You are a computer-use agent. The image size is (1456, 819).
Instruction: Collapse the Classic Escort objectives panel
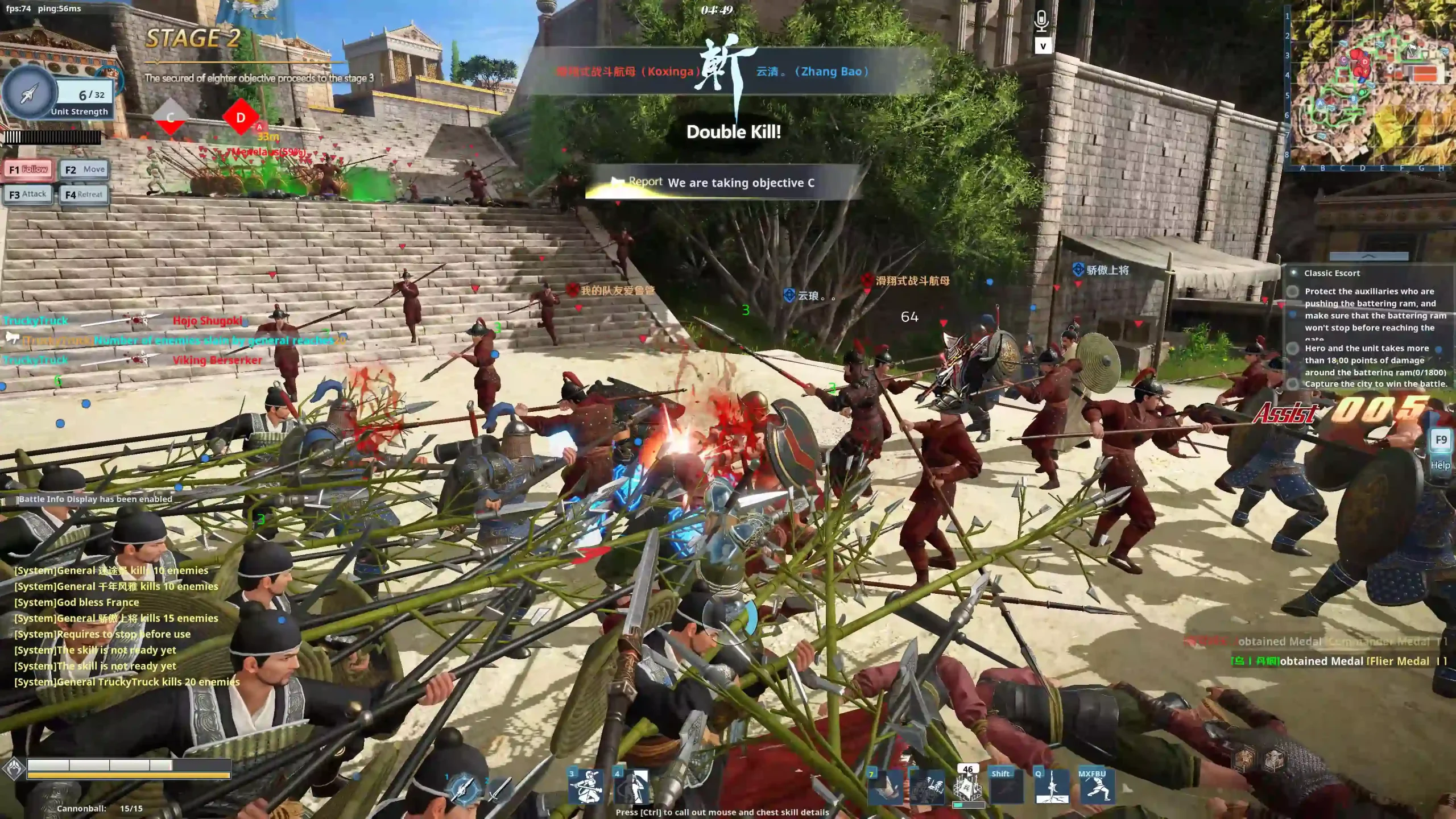tap(1368, 257)
